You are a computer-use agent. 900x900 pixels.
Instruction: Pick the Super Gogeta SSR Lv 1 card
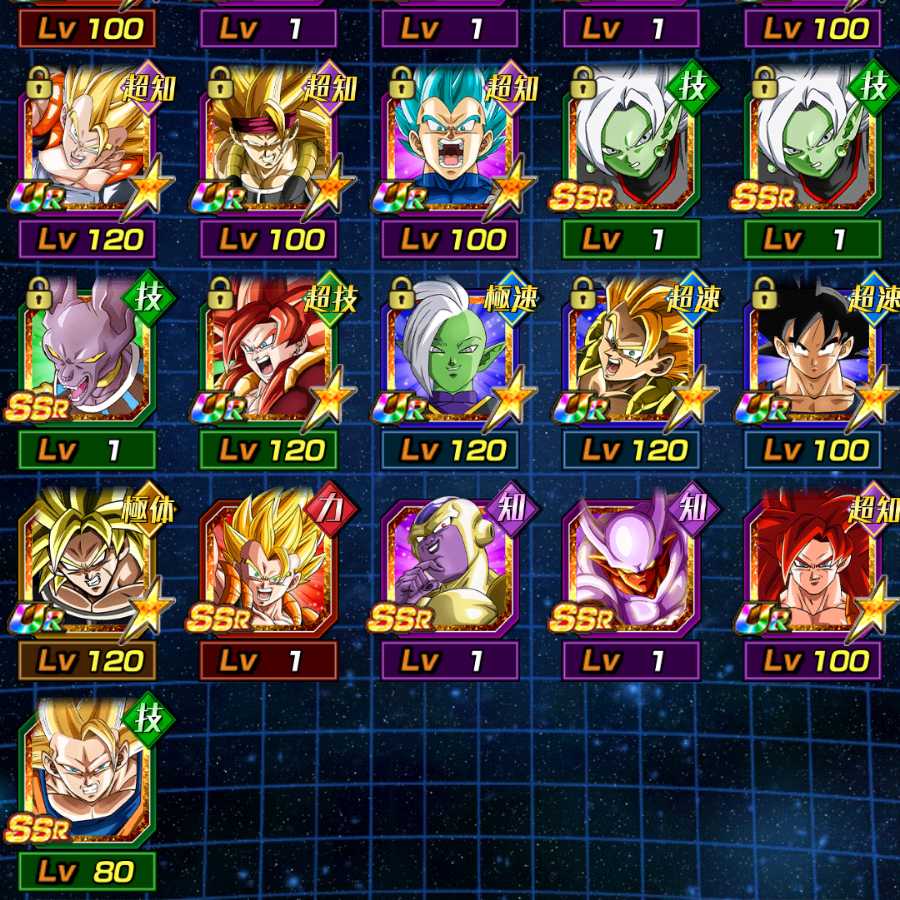pos(268,563)
